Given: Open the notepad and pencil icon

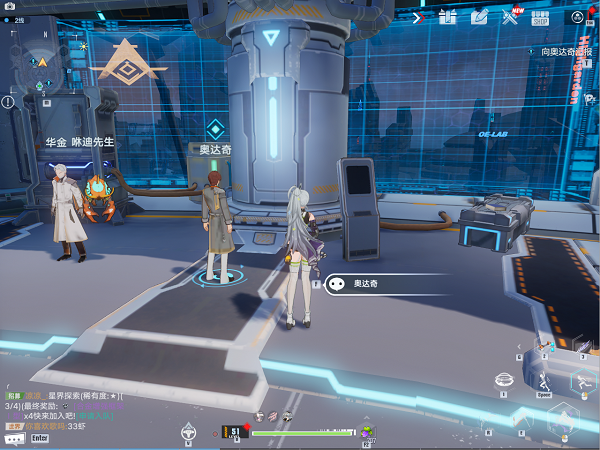Looking at the screenshot, I should coord(479,16).
